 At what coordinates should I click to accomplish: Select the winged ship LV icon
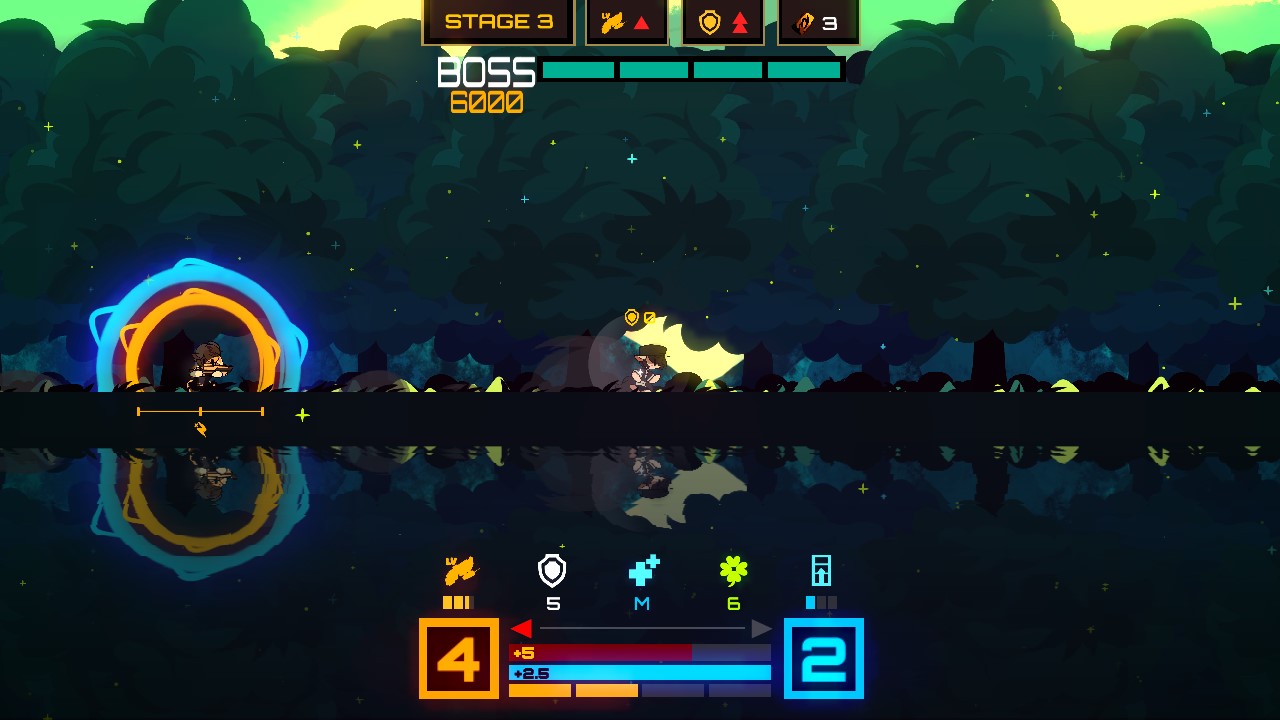pos(462,572)
